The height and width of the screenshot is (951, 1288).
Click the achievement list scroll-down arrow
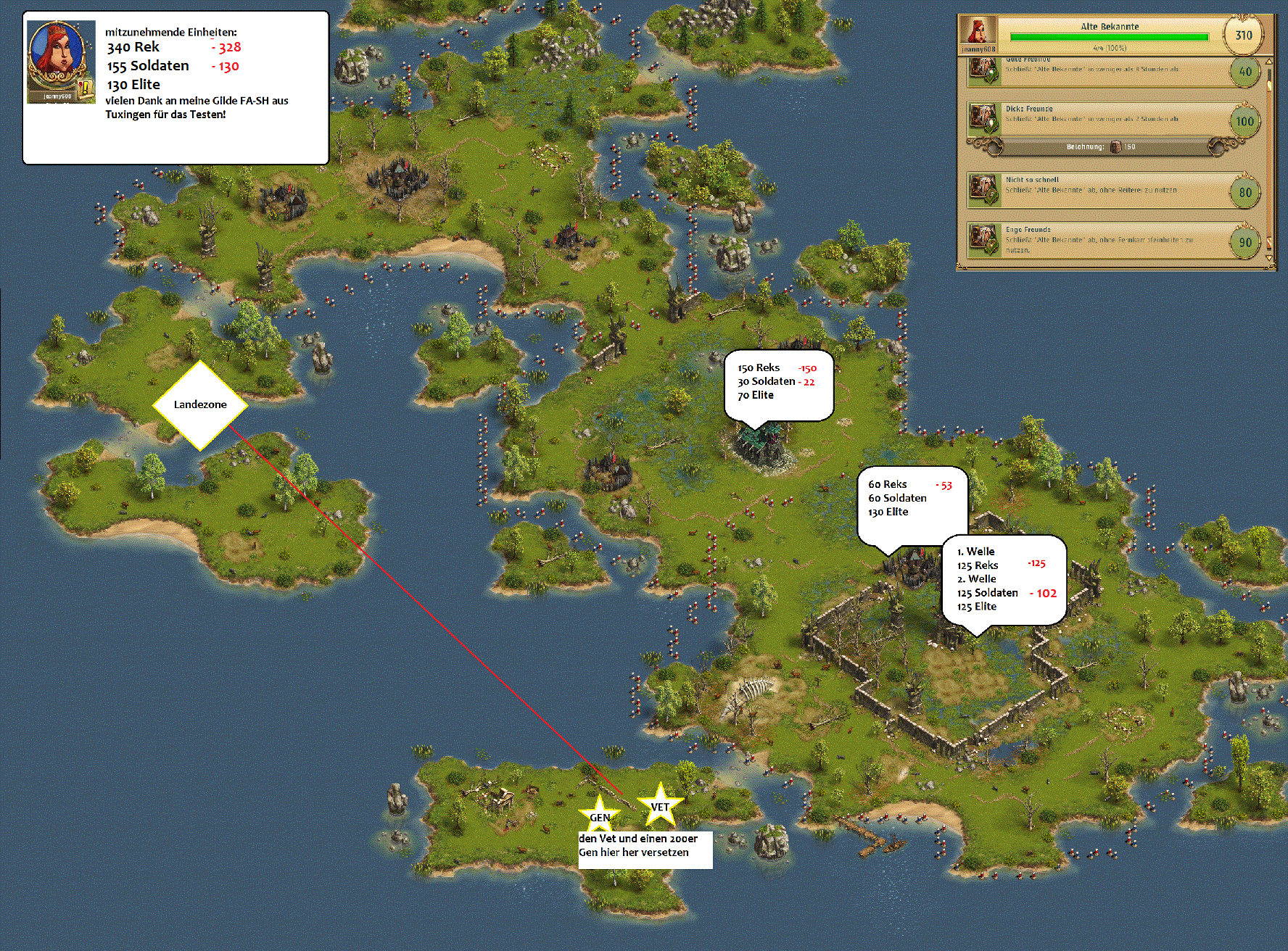pos(1268,257)
